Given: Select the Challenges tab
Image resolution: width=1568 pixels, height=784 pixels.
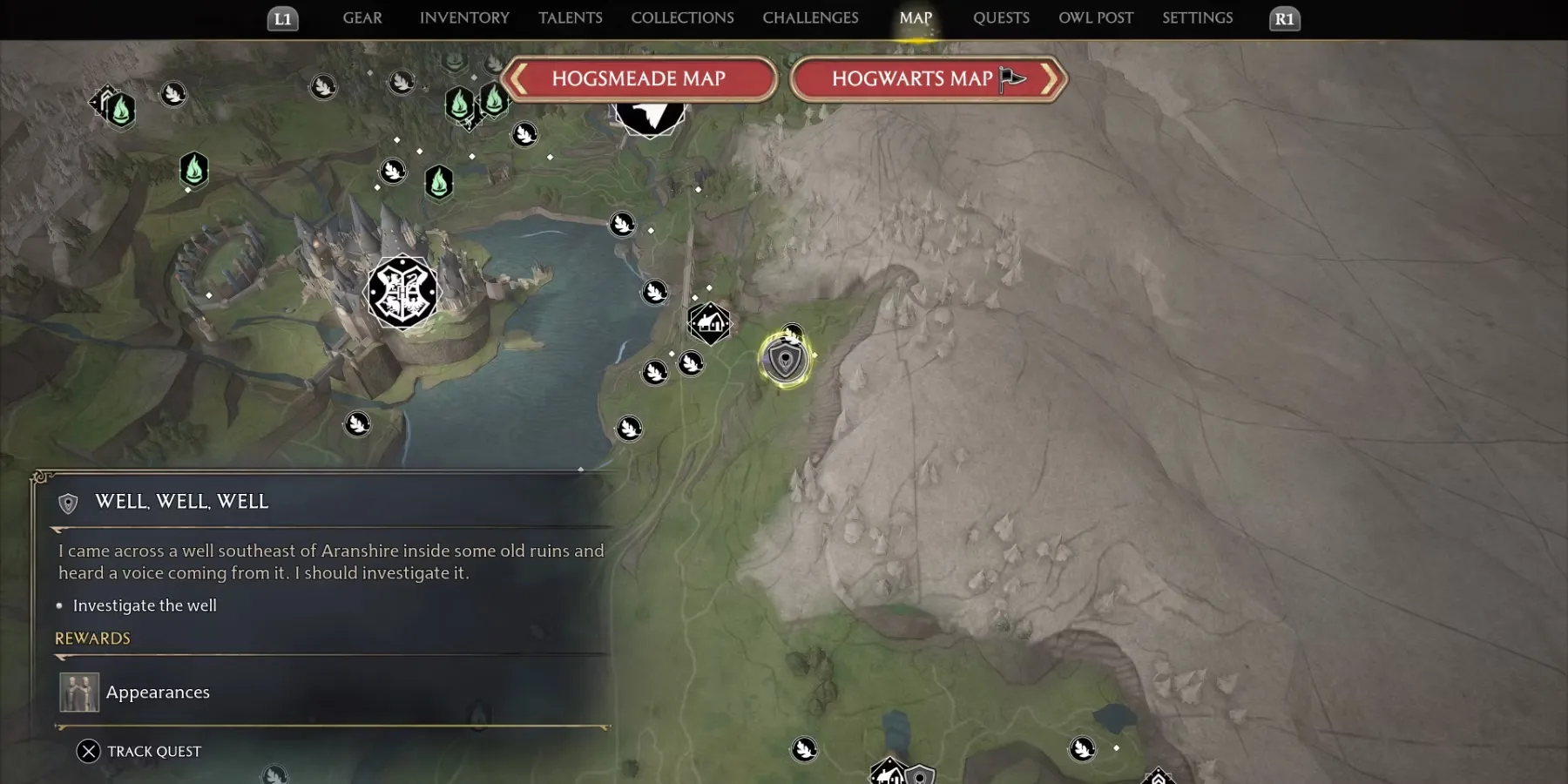Looking at the screenshot, I should coord(810,18).
